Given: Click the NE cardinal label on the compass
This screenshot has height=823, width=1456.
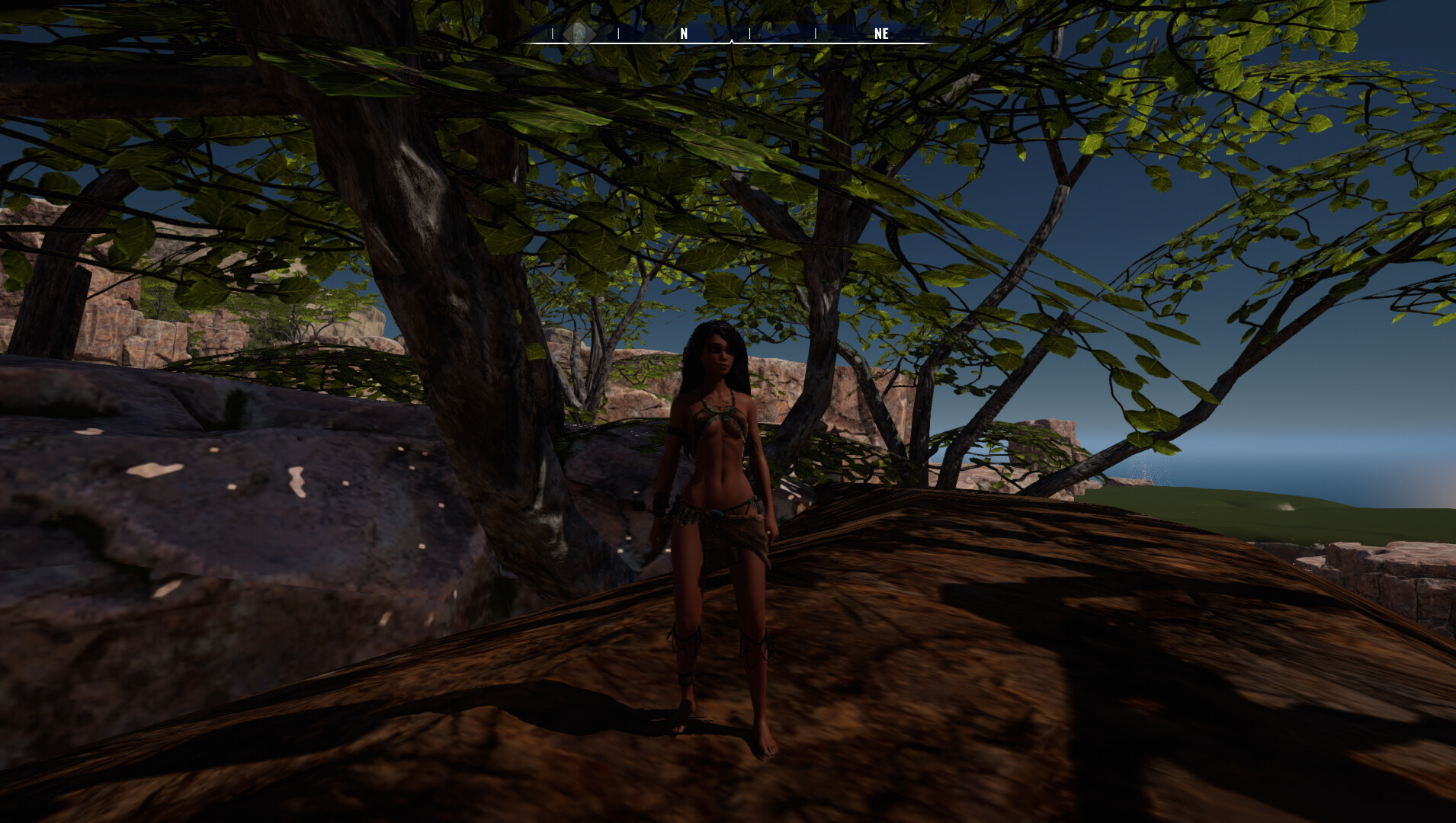Looking at the screenshot, I should pos(881,34).
